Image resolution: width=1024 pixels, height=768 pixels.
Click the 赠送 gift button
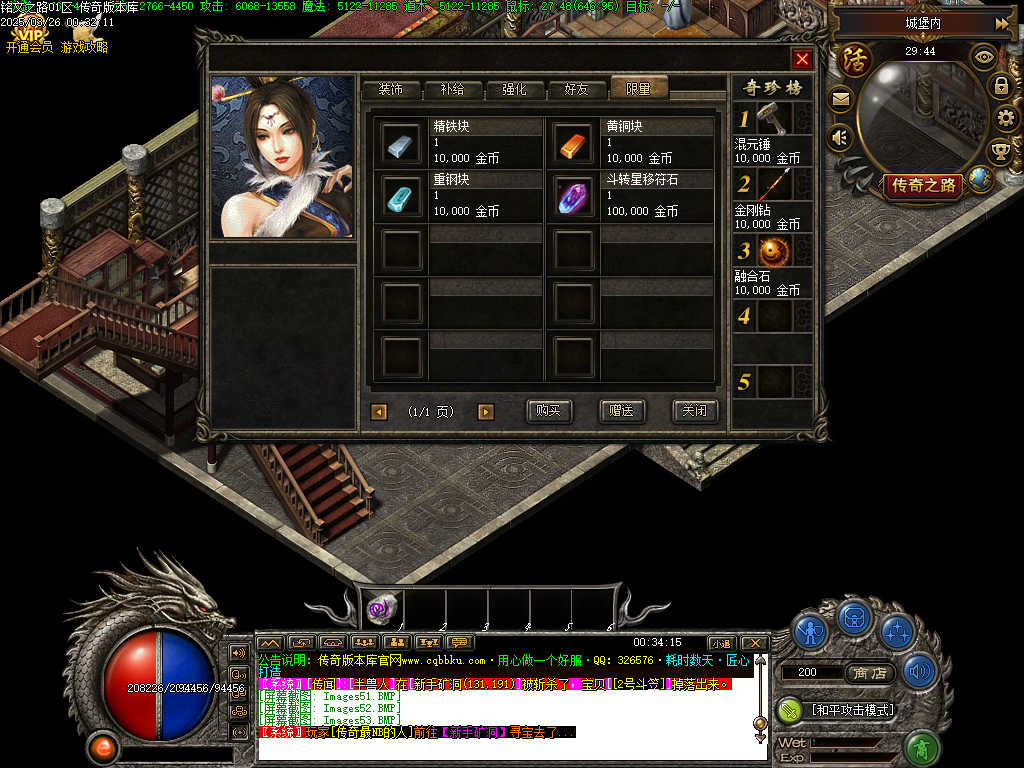point(622,411)
